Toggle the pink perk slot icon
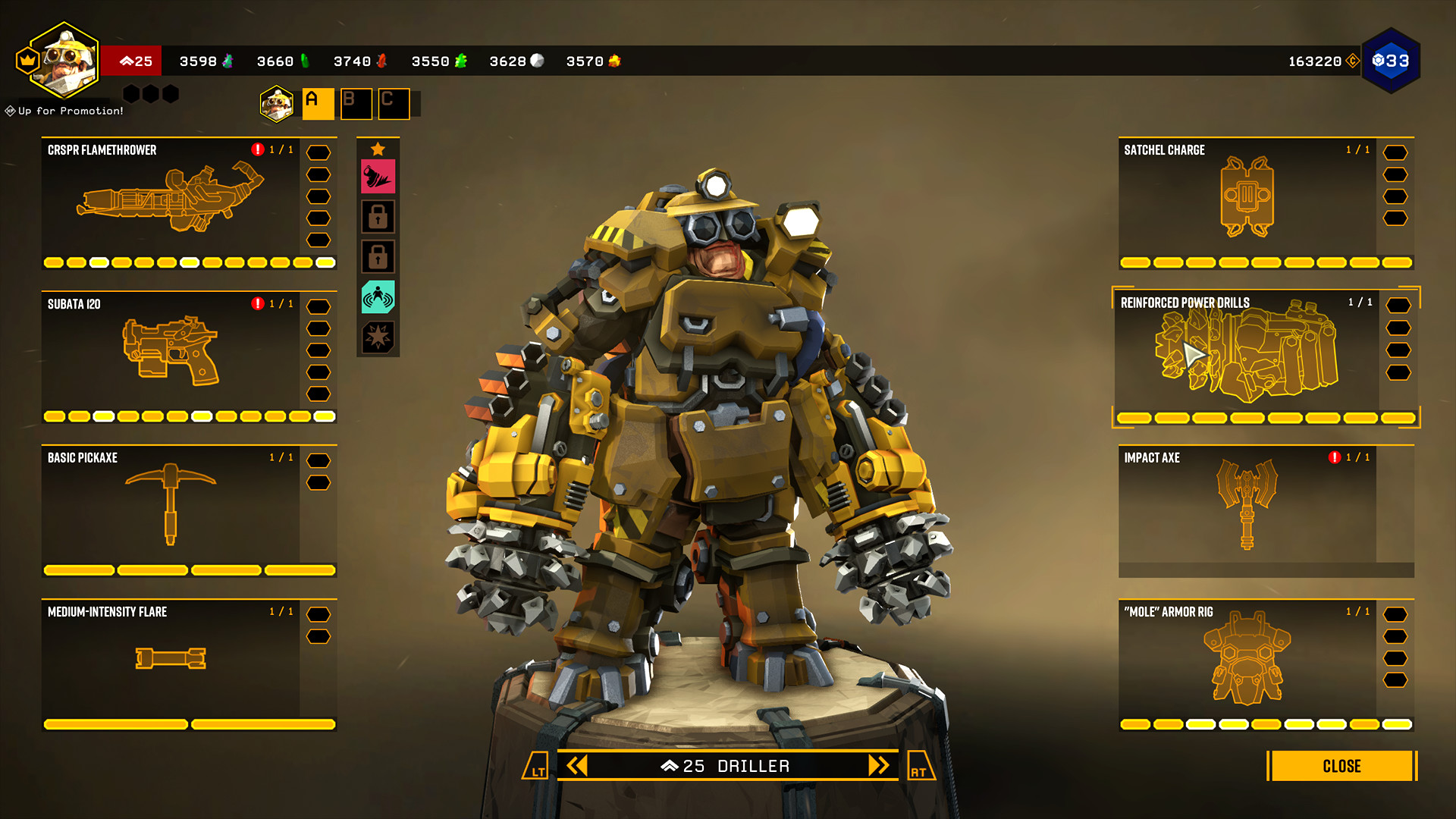 (x=379, y=174)
